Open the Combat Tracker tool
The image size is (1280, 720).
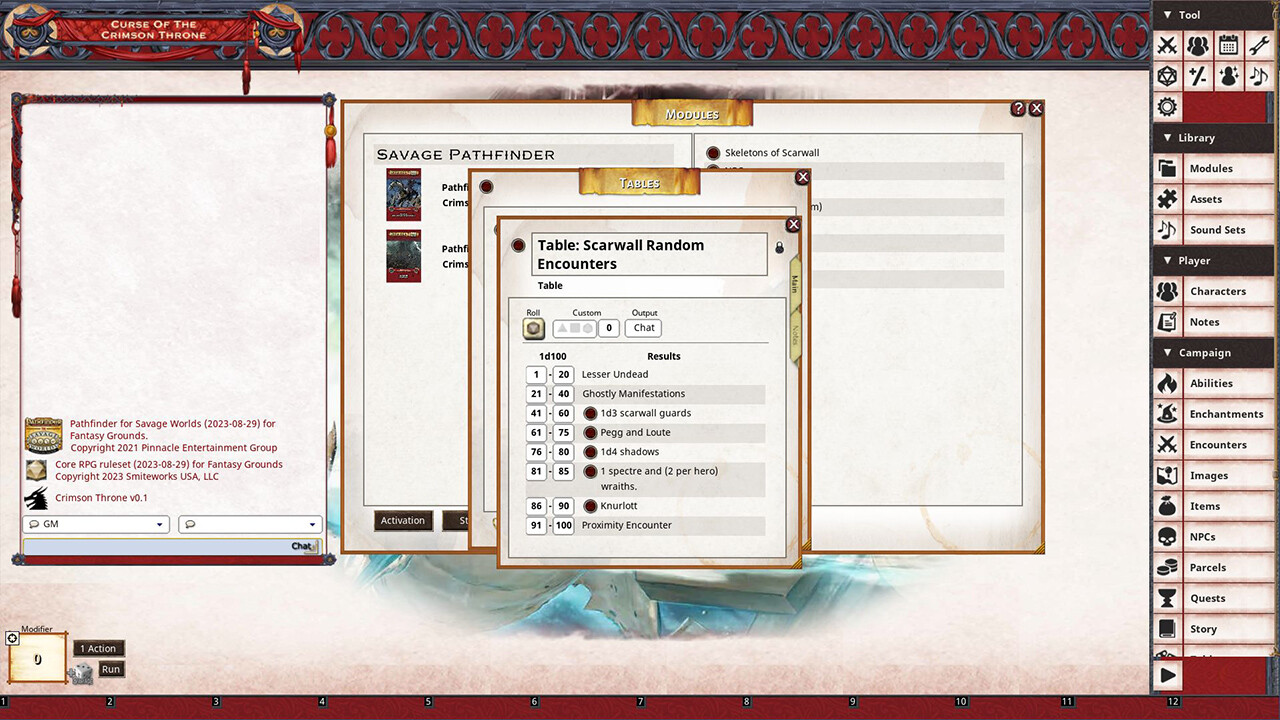pos(1168,46)
